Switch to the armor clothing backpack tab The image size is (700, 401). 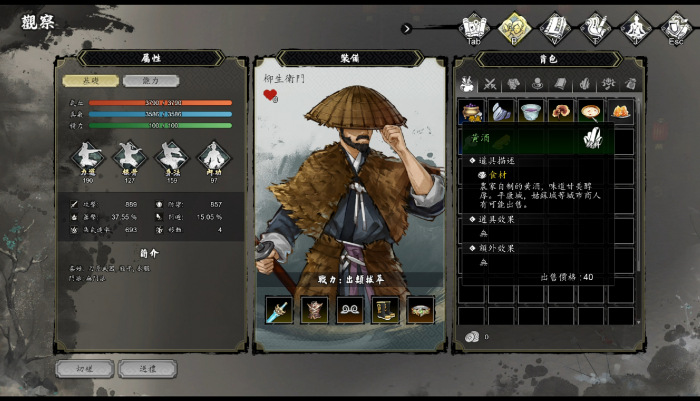(x=513, y=84)
